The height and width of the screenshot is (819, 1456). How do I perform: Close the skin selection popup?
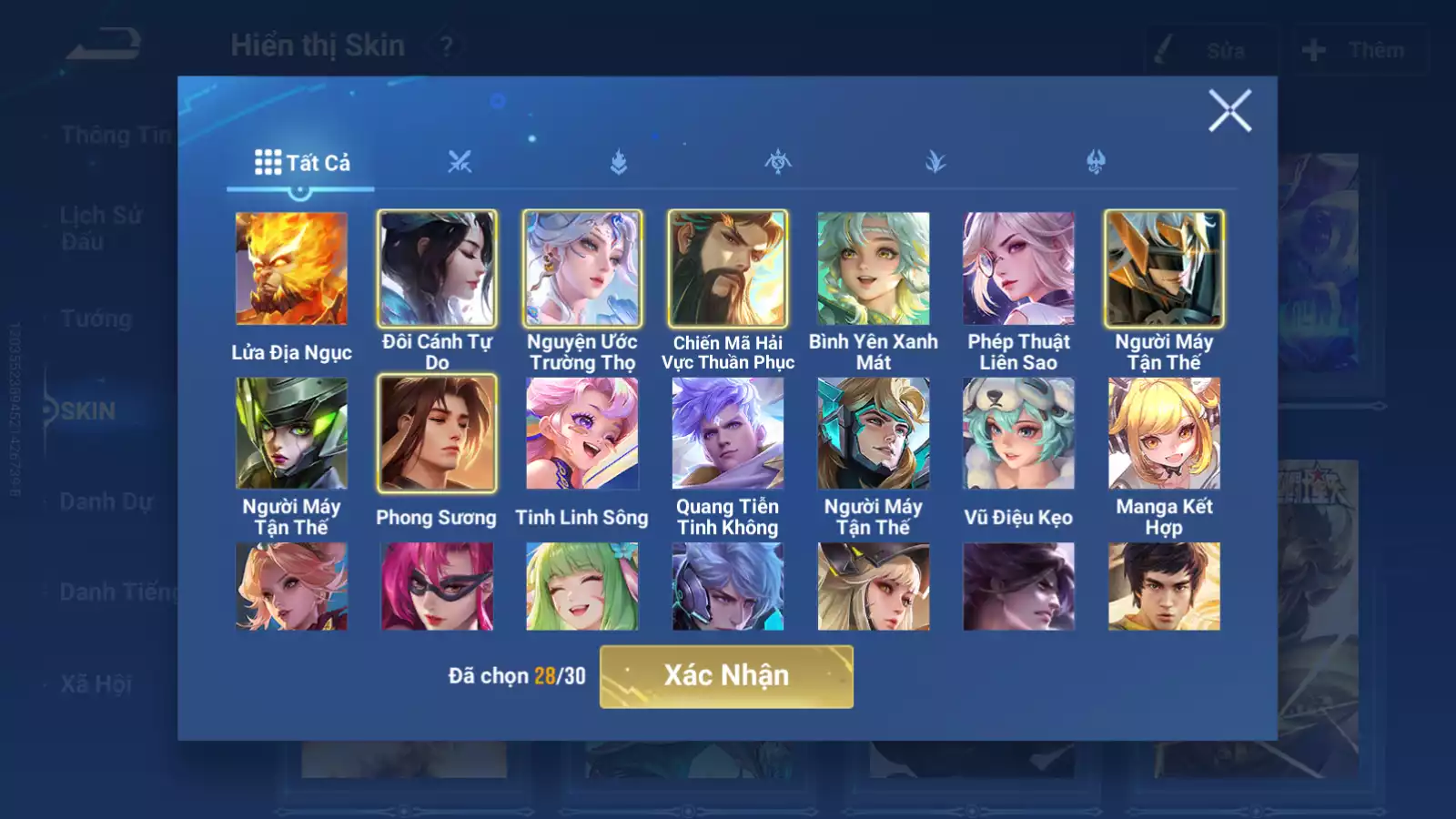(1229, 111)
